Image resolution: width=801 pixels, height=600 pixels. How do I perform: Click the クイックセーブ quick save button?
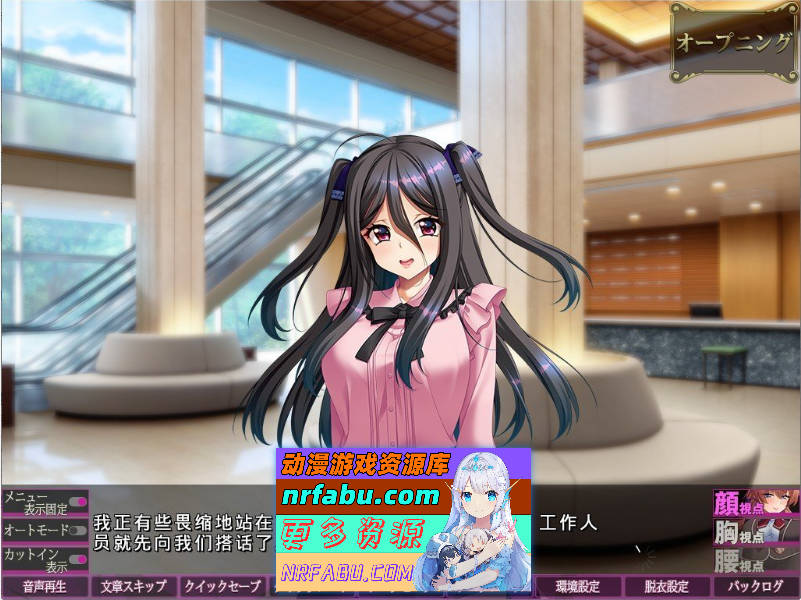(x=224, y=587)
